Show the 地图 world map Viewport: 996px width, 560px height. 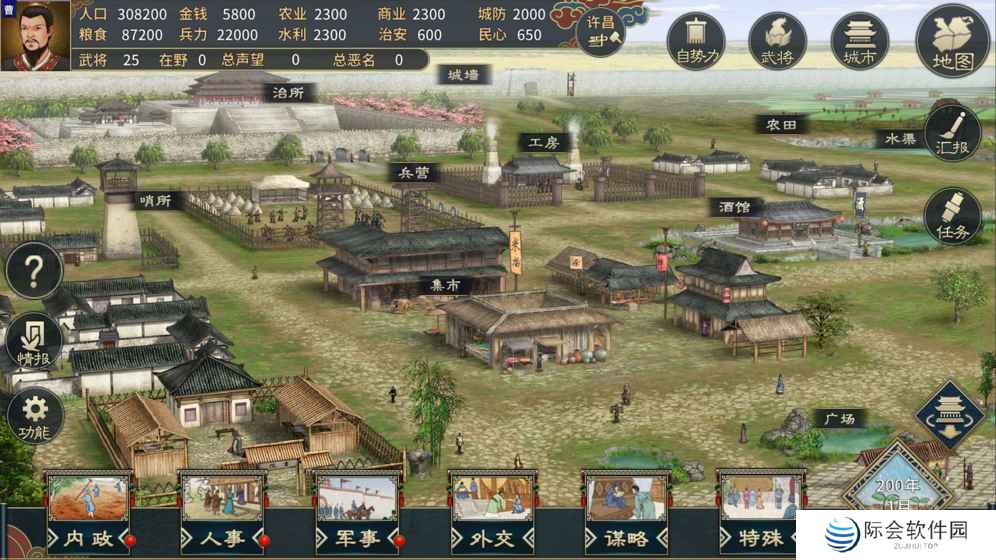952,41
